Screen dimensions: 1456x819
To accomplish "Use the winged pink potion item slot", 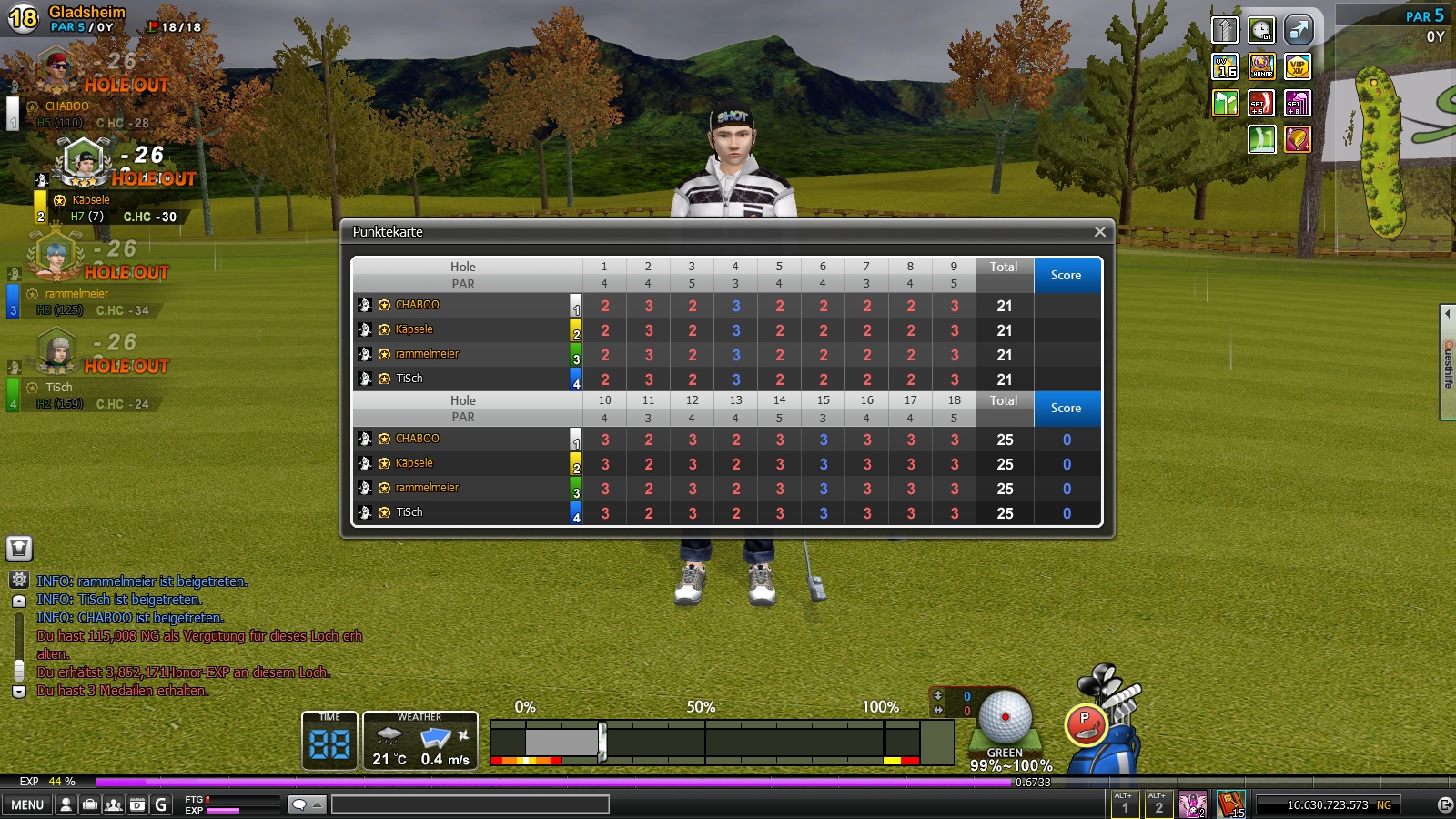I will [x=1192, y=804].
